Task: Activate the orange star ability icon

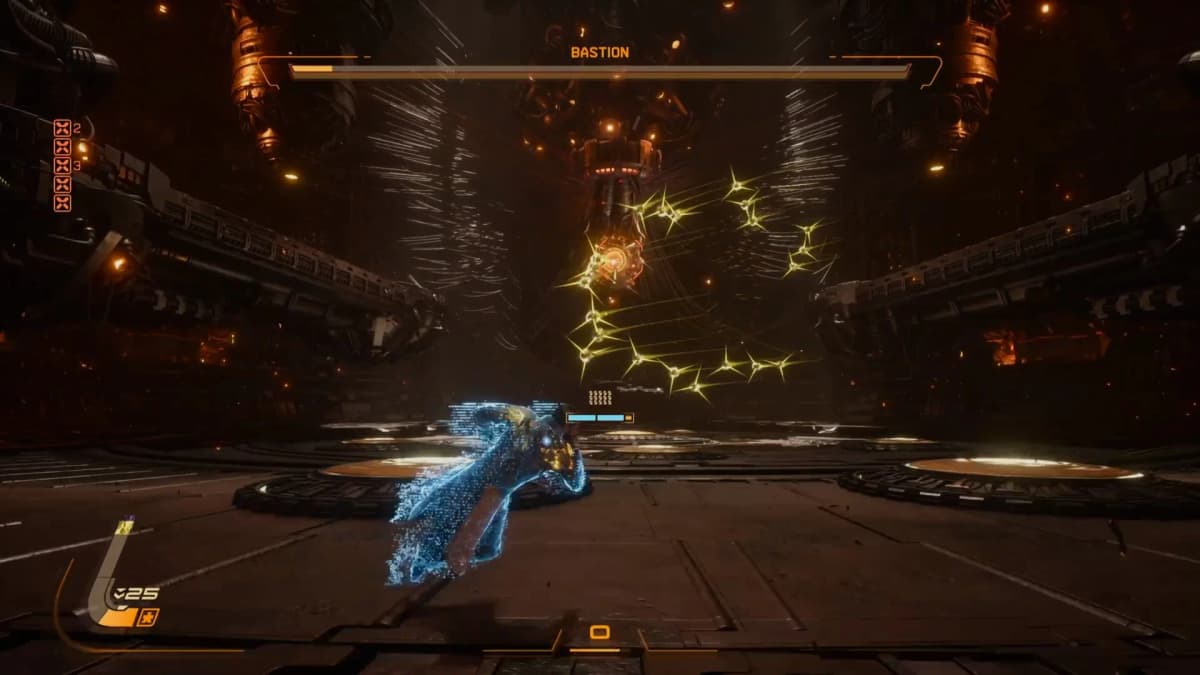Action: click(148, 617)
